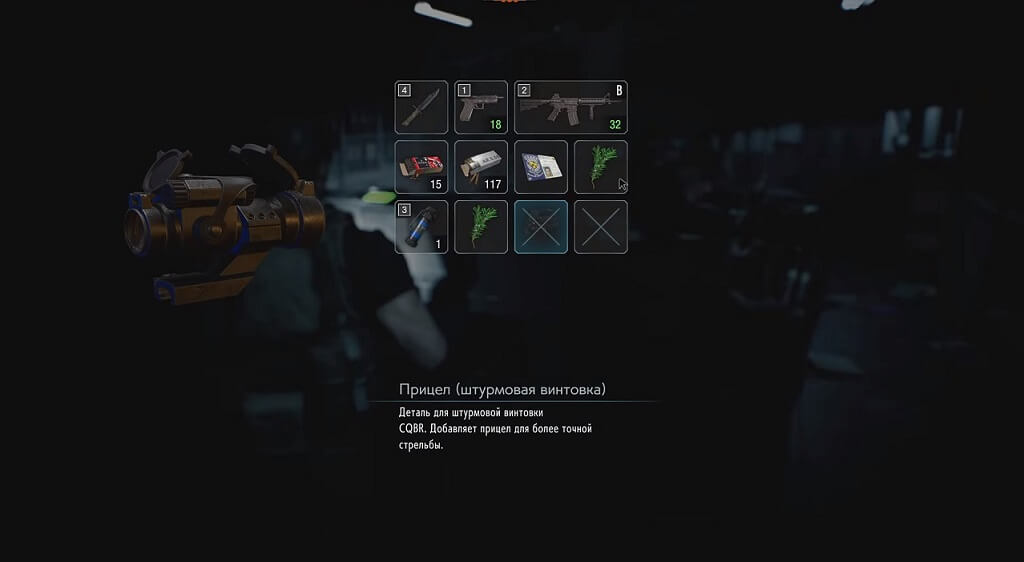Choose the CQBR assault rifle slot
This screenshot has height=562, width=1024.
coord(571,107)
